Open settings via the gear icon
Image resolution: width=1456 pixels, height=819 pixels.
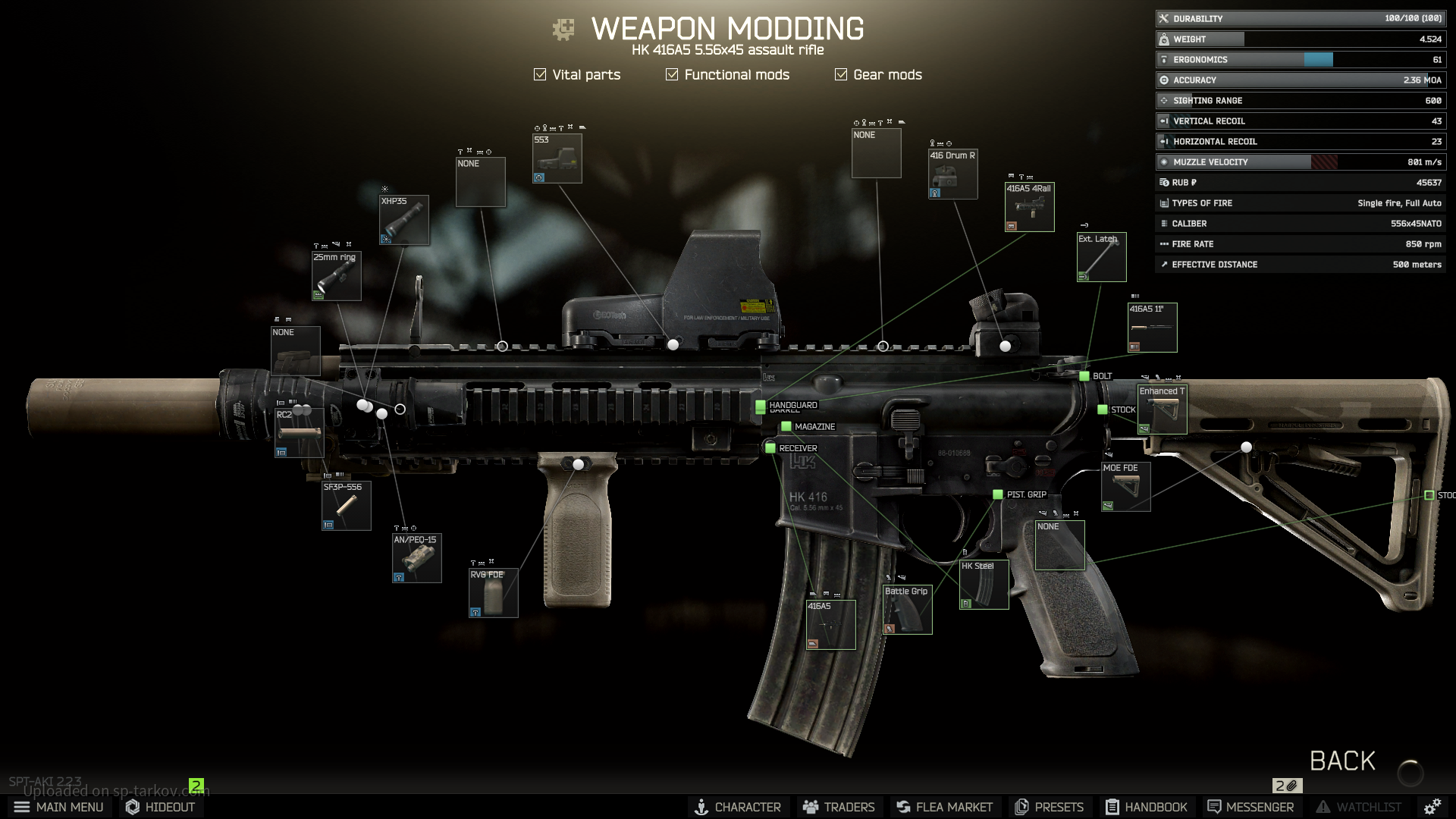coord(1432,807)
